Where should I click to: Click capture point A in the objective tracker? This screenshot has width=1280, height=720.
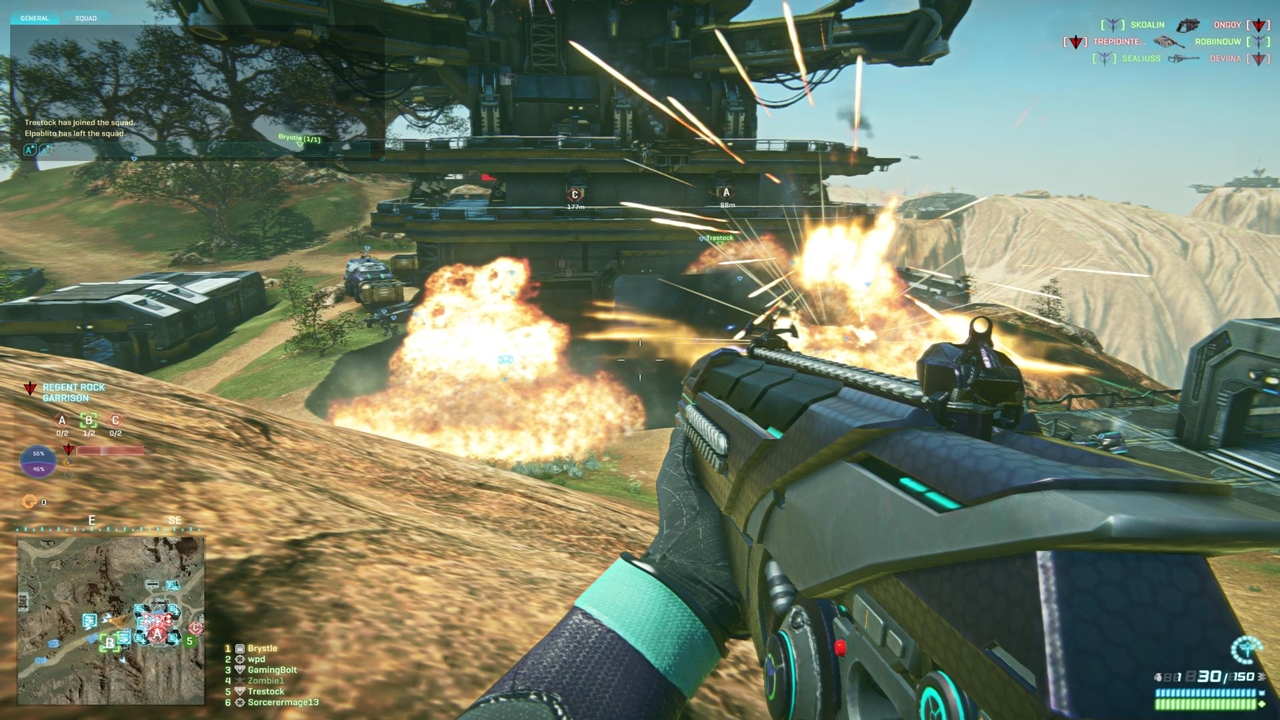[62, 422]
